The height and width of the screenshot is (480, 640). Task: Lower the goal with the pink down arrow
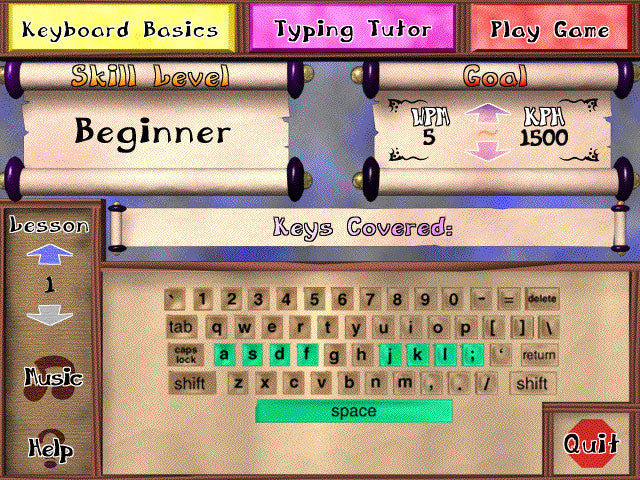coord(480,151)
